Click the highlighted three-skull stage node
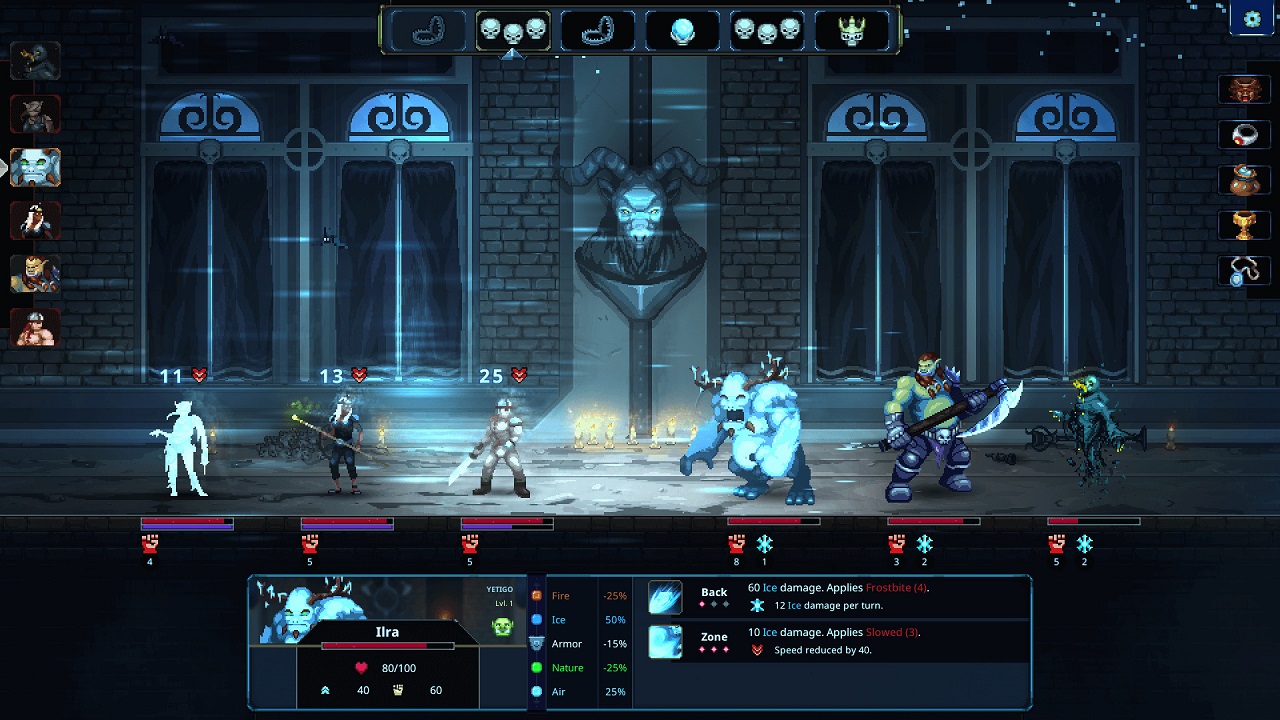The width and height of the screenshot is (1280, 720). click(513, 31)
